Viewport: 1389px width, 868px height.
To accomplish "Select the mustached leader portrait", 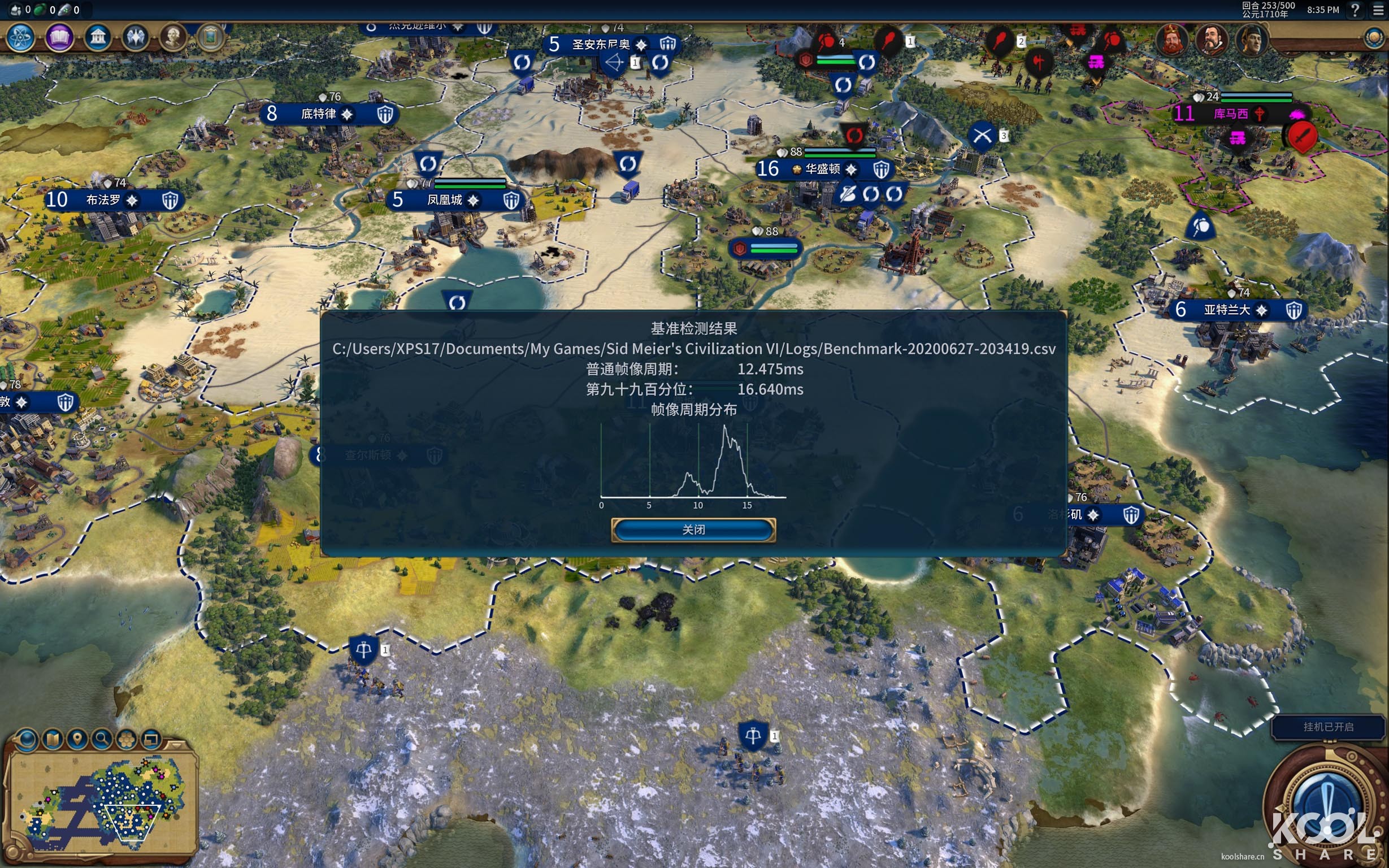I will (1211, 40).
